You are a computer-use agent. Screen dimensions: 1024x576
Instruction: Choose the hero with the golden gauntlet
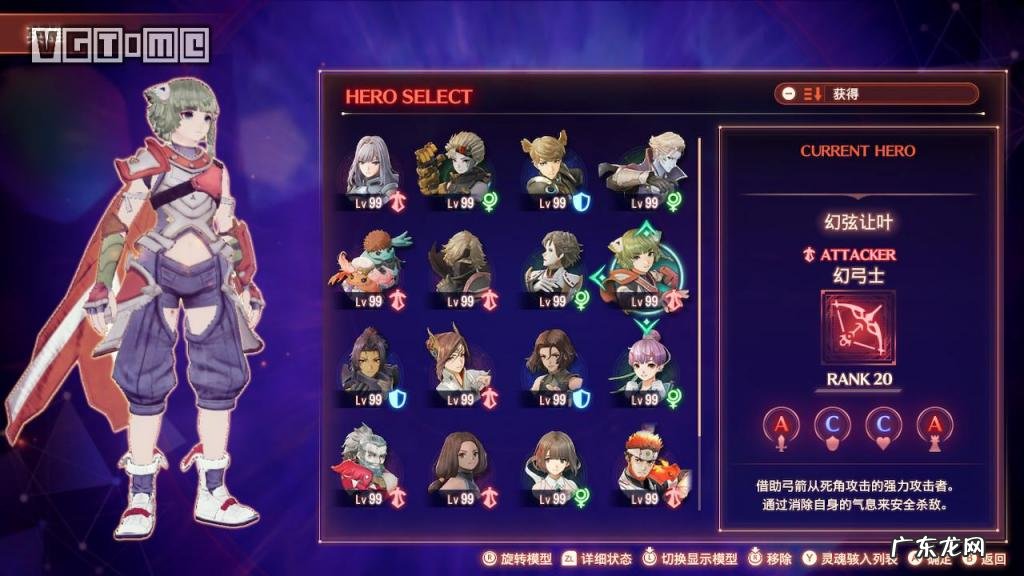point(455,166)
